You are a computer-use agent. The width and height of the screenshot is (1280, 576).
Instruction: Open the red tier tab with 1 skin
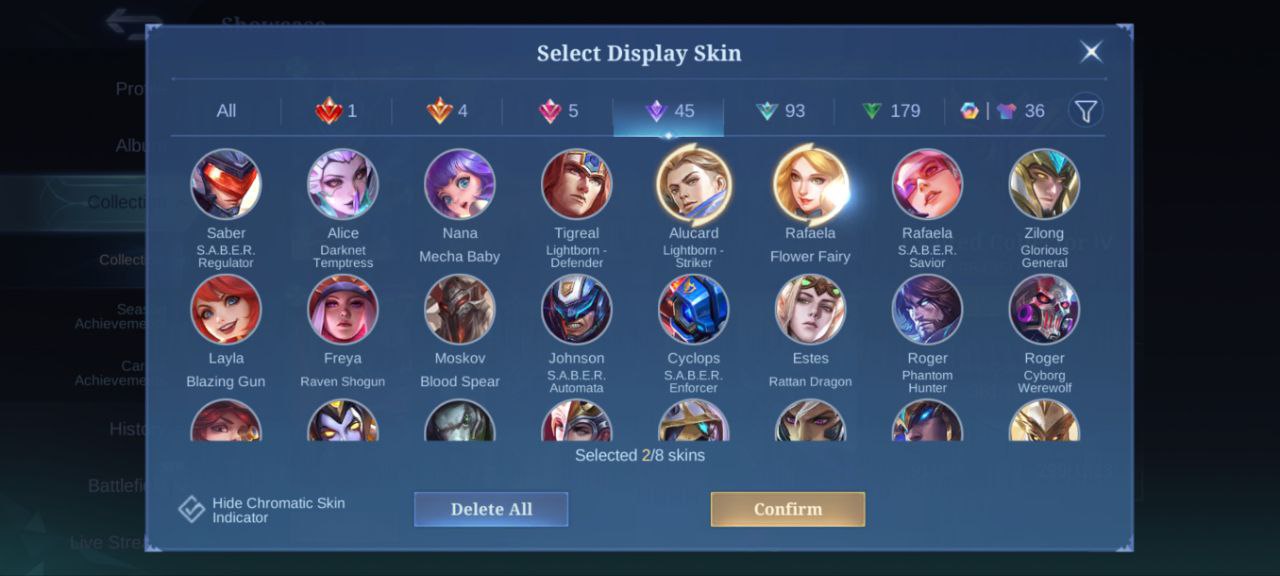click(x=337, y=111)
